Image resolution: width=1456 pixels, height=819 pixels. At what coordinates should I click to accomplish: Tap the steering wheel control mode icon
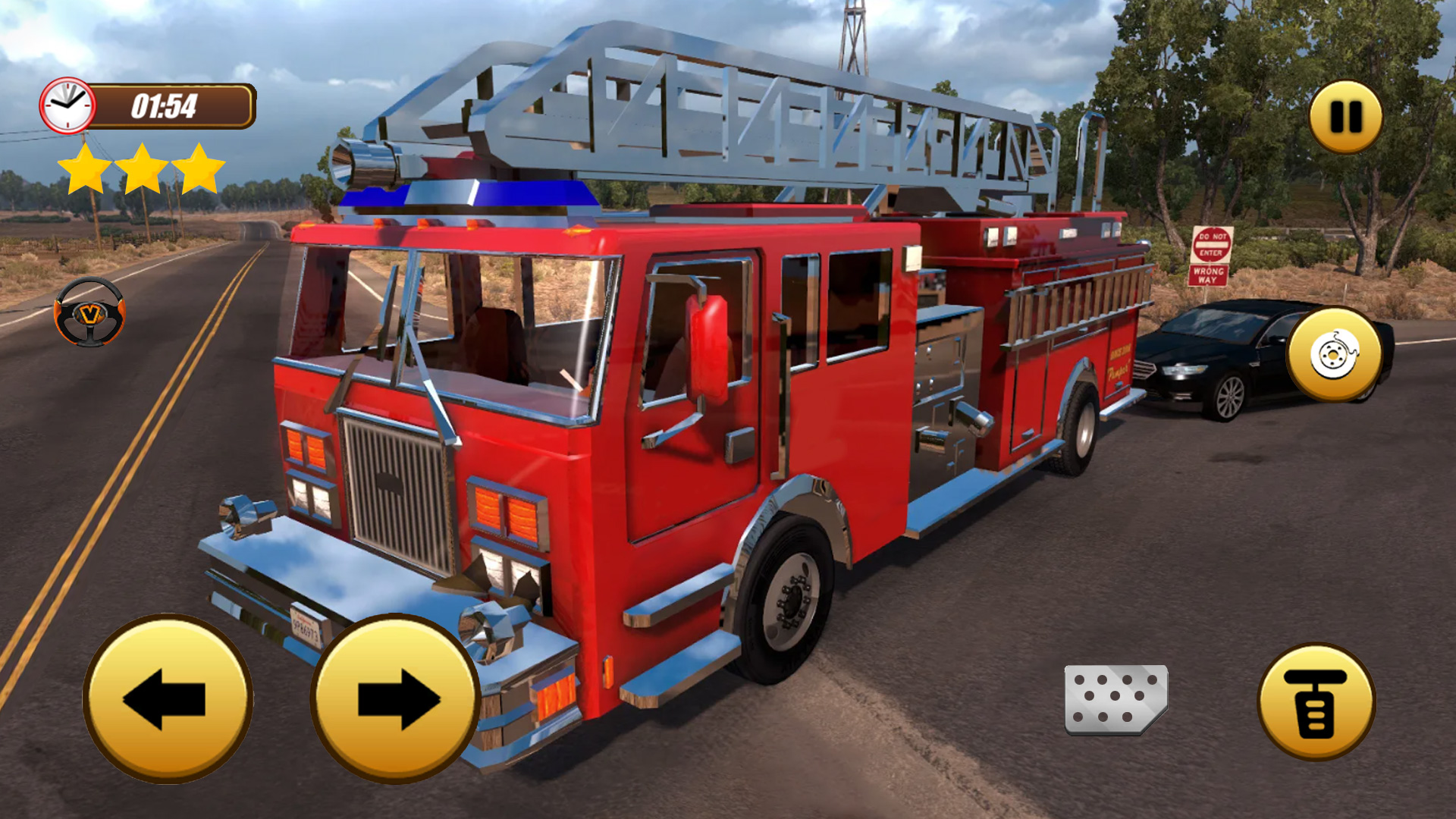[x=89, y=312]
